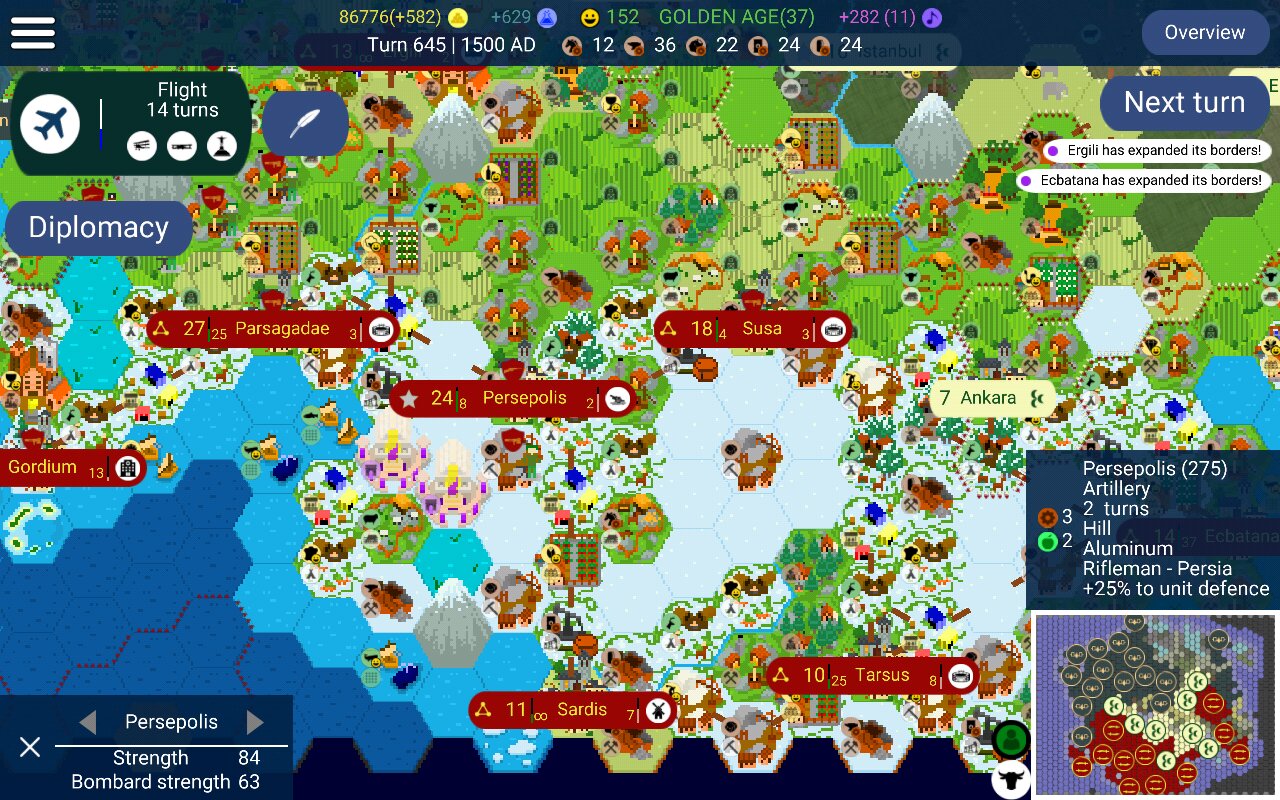The width and height of the screenshot is (1280, 800).
Task: Click the building icon on the Gordium banner
Action: pos(127,467)
